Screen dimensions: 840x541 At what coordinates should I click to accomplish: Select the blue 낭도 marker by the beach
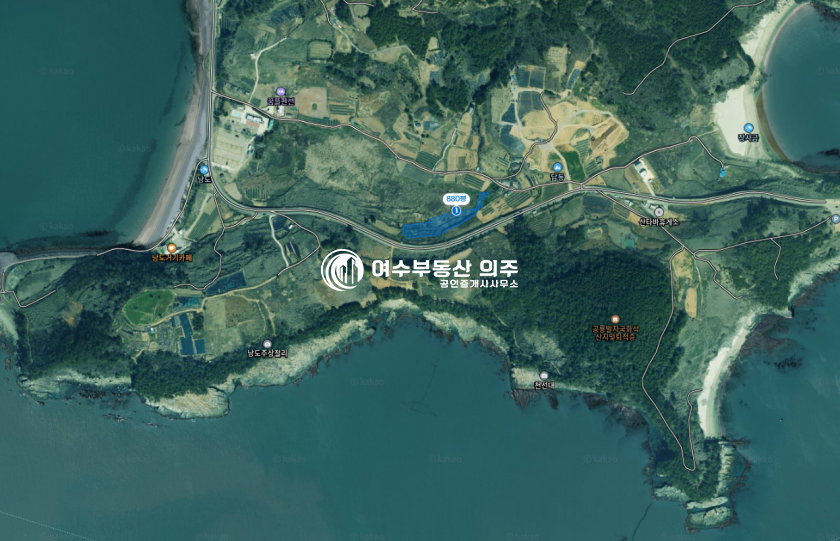click(204, 169)
